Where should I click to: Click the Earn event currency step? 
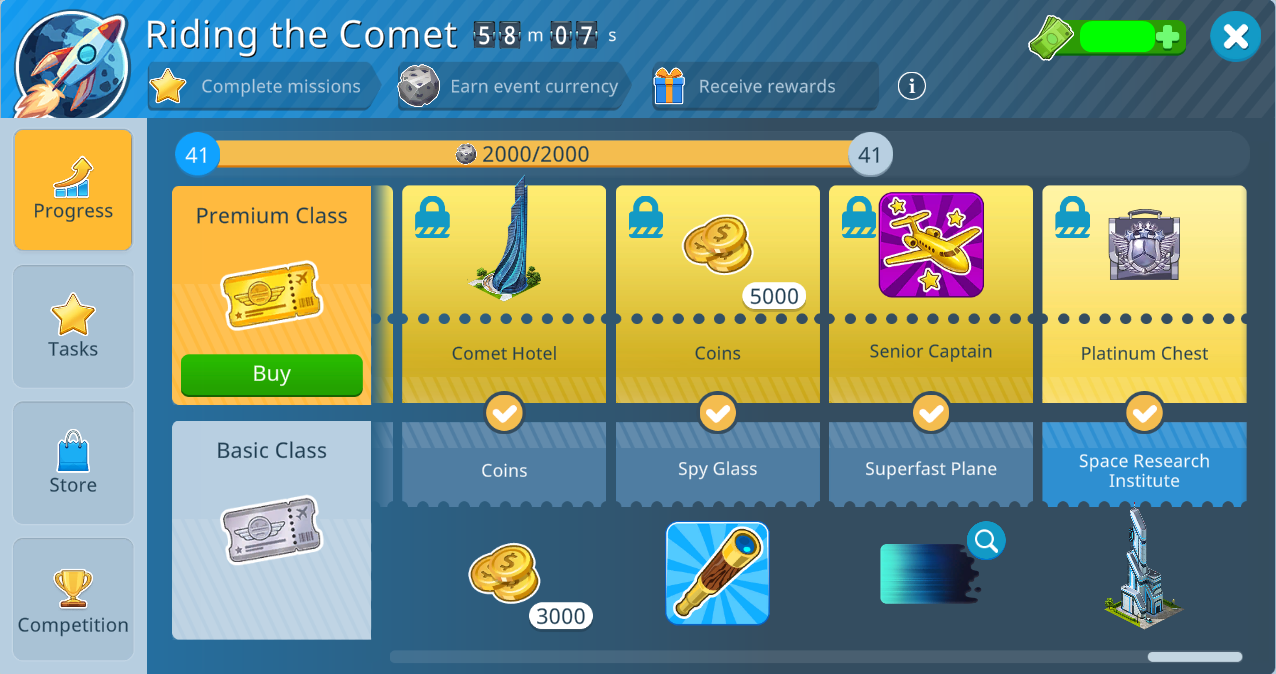point(514,86)
